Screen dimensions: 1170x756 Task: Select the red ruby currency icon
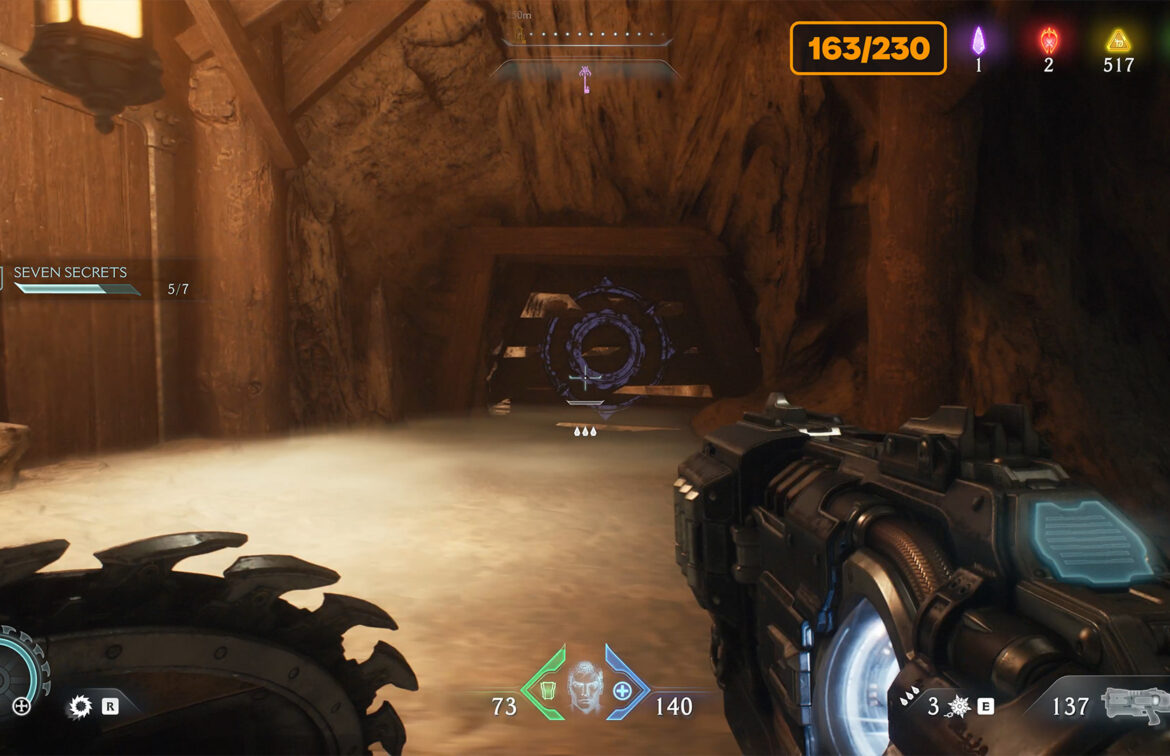tap(1048, 41)
